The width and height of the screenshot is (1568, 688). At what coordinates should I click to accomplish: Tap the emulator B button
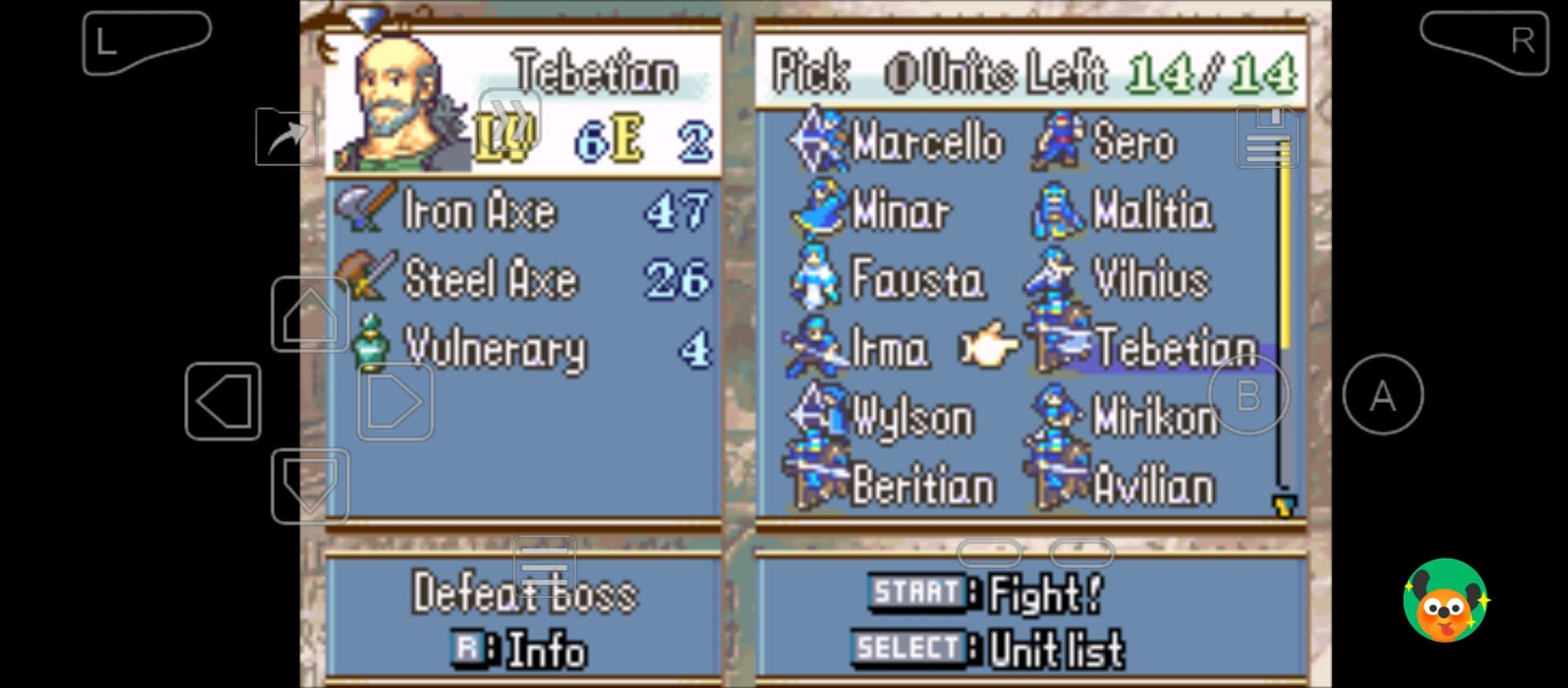click(x=1248, y=396)
